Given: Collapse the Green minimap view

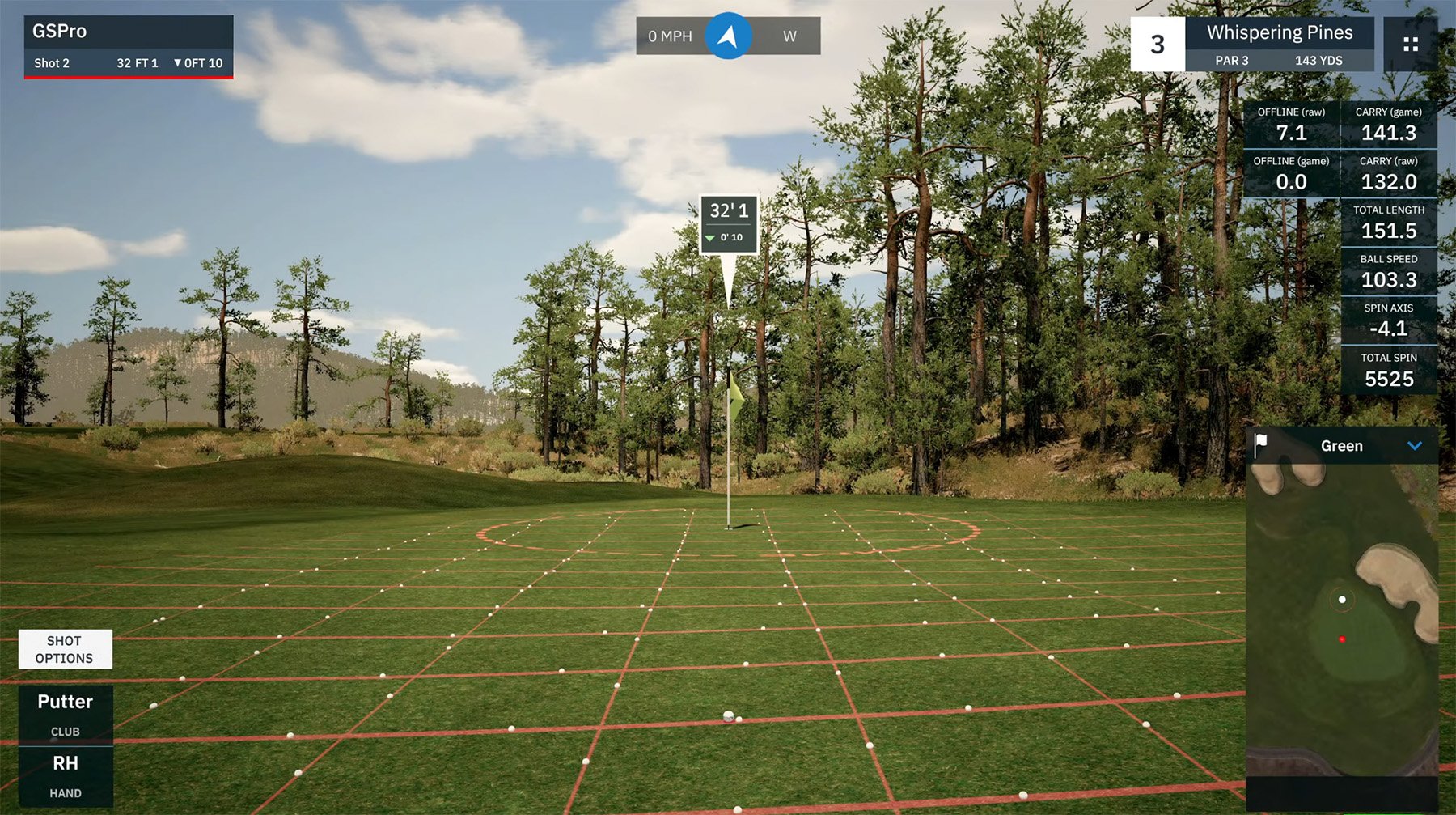Looking at the screenshot, I should pos(1415,445).
